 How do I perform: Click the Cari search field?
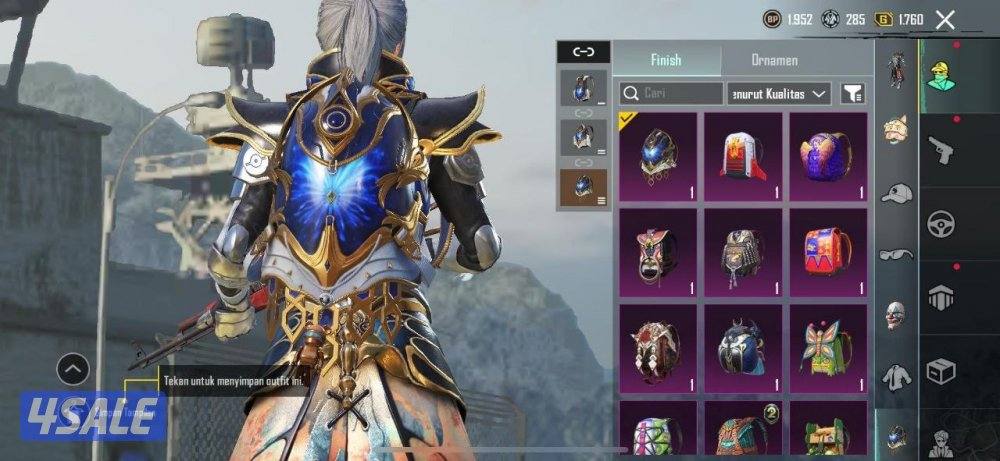click(x=671, y=94)
